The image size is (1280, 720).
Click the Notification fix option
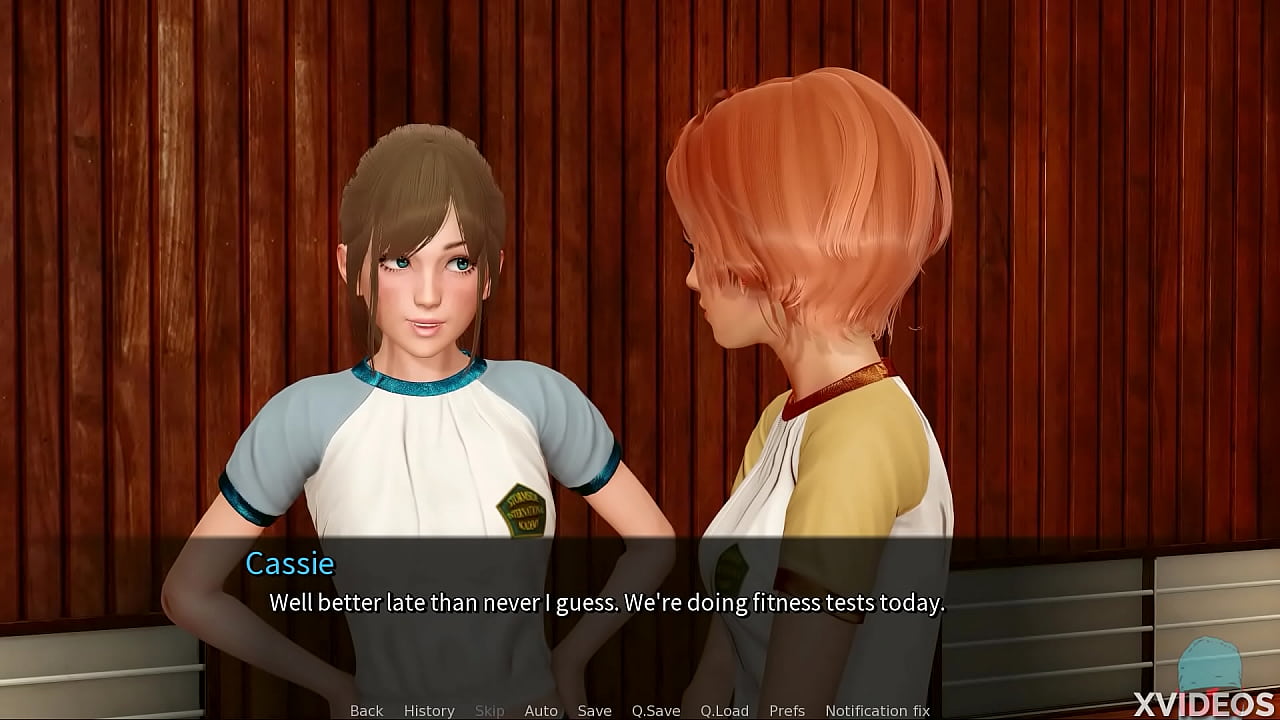tap(878, 710)
